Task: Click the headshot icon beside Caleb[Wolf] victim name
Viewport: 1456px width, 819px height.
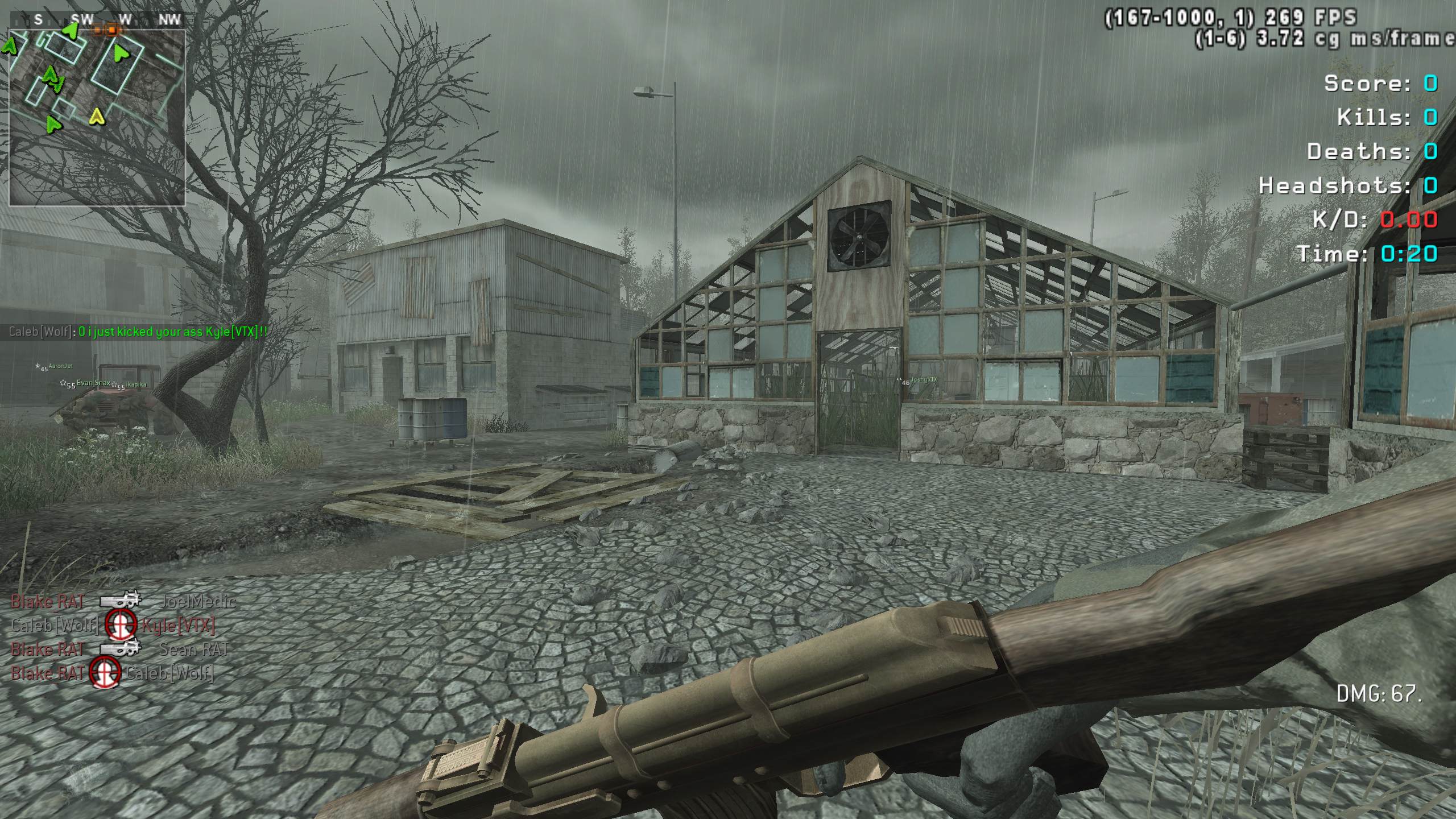Action: [x=106, y=673]
